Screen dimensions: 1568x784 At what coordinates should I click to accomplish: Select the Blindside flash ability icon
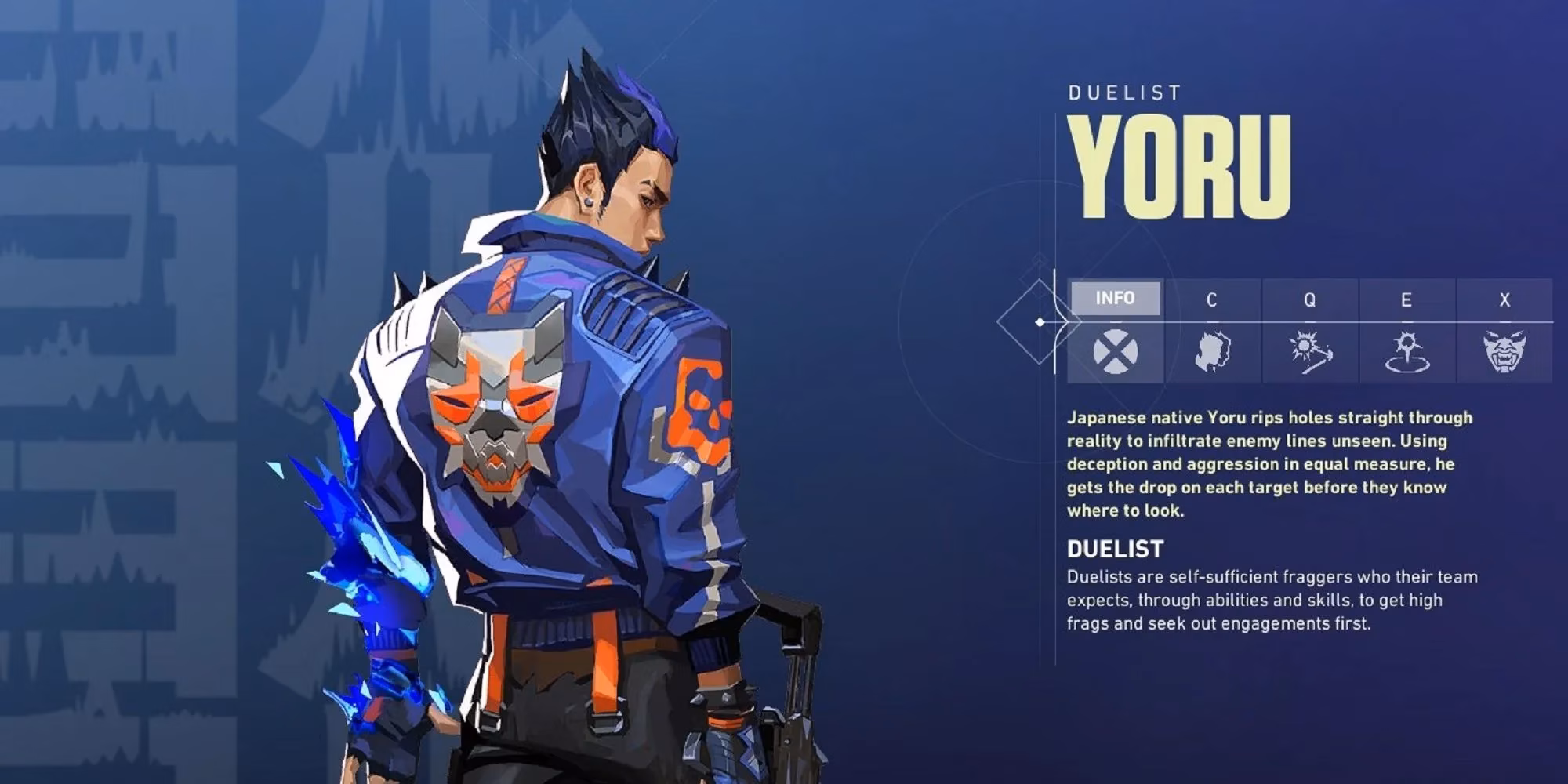tap(1309, 351)
